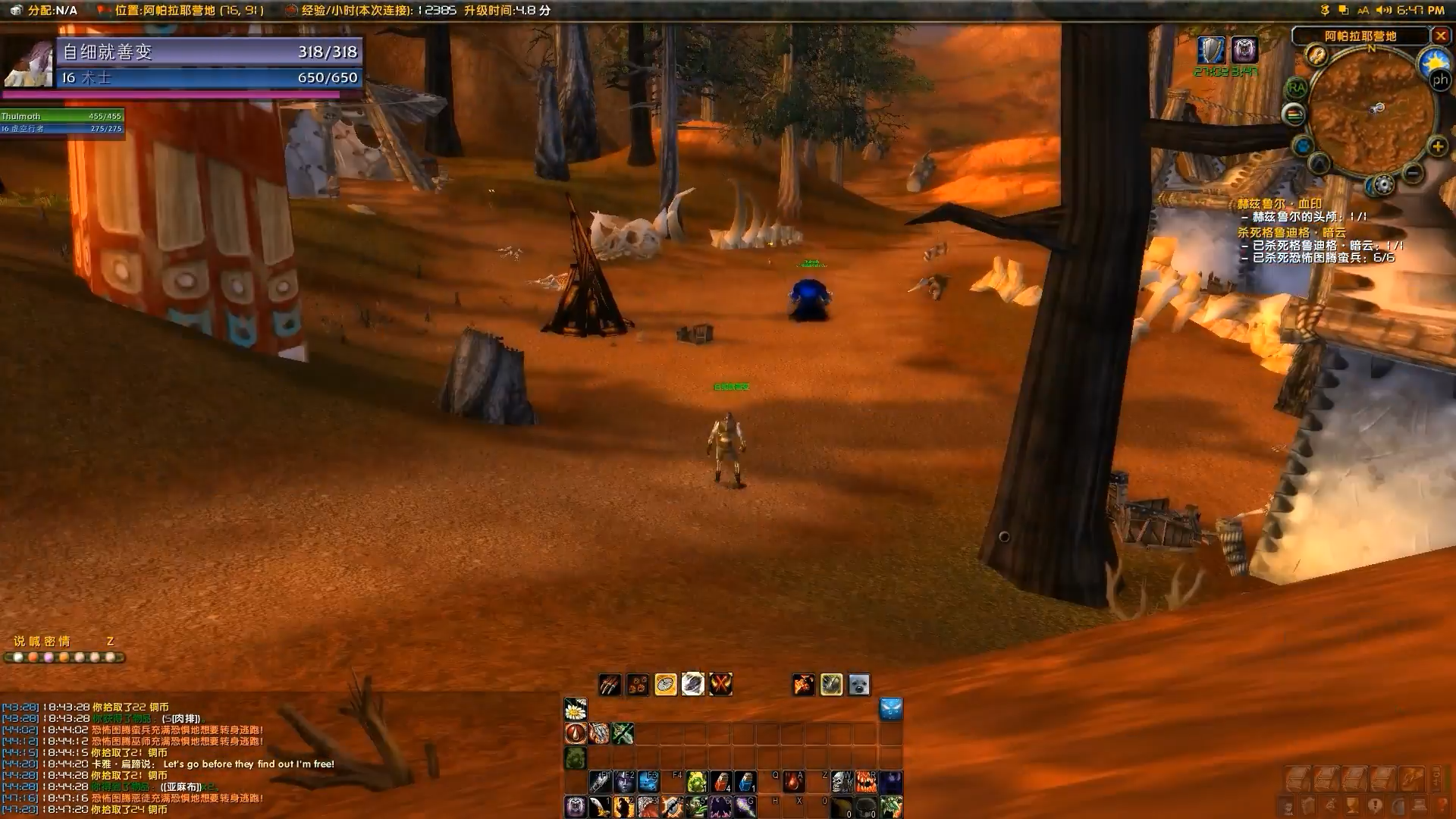
Task: Activate the chain ability bound to F1
Action: coord(600,781)
